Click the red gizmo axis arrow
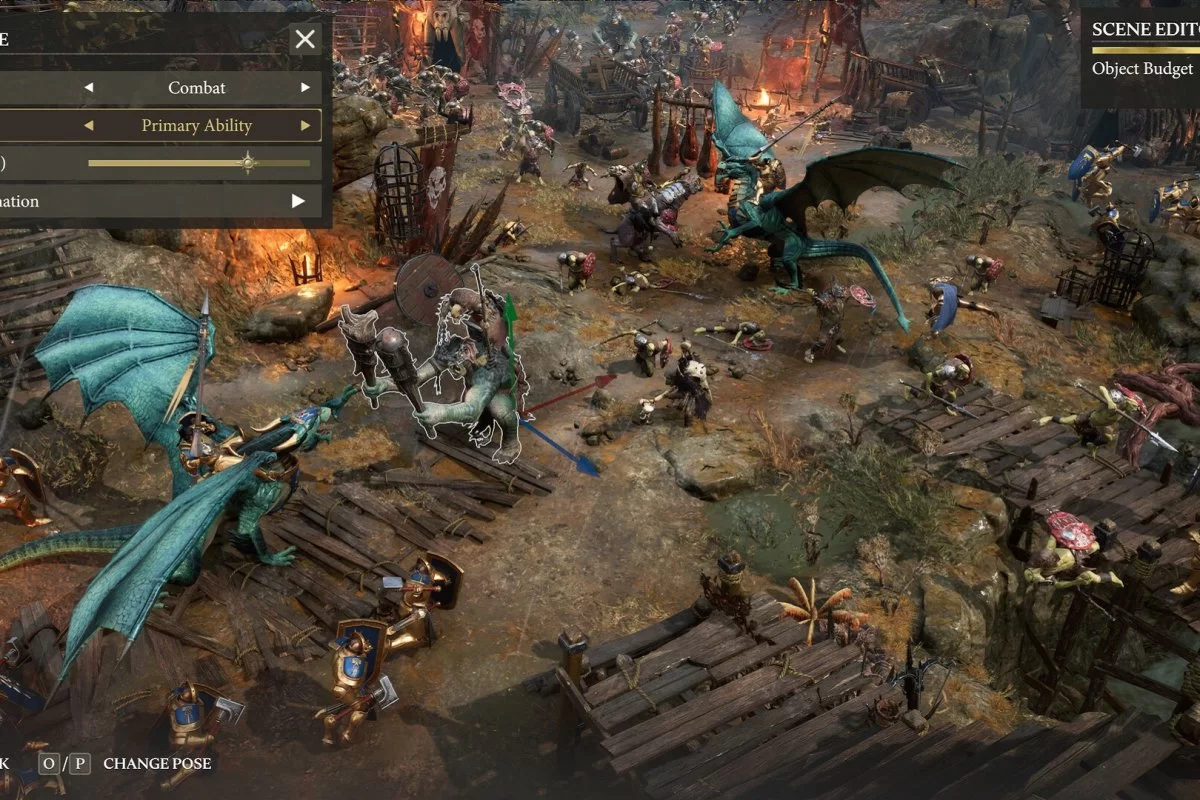Image resolution: width=1200 pixels, height=800 pixels. tap(606, 381)
